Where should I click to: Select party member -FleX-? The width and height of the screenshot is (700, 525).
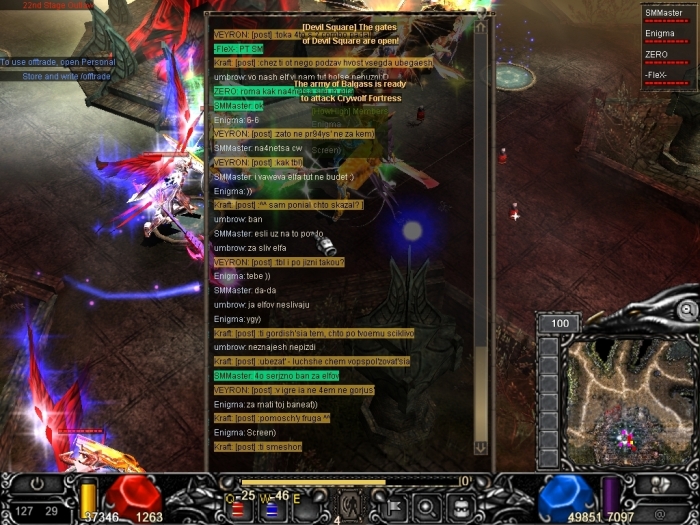coord(669,76)
